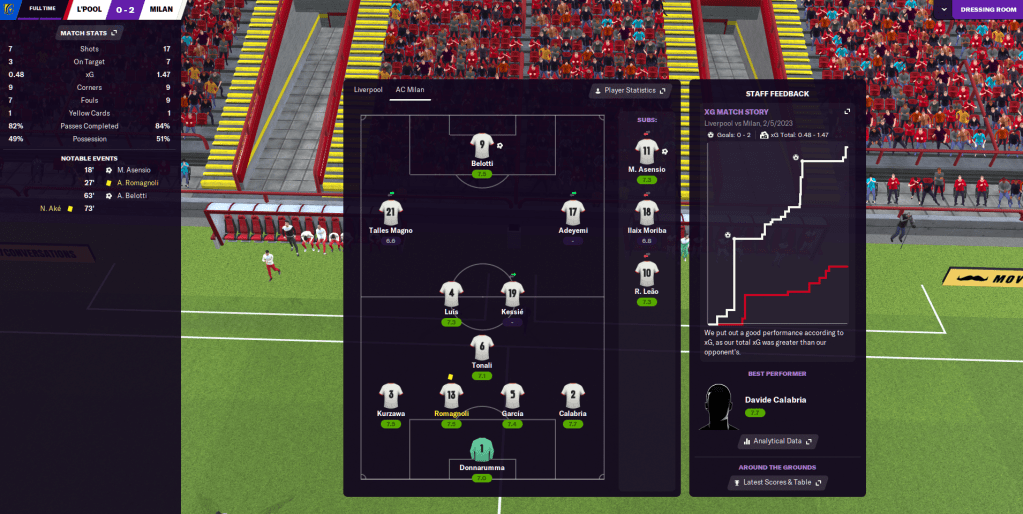Select midfielder Tonali's shirt
The height and width of the screenshot is (514, 1023).
(482, 348)
